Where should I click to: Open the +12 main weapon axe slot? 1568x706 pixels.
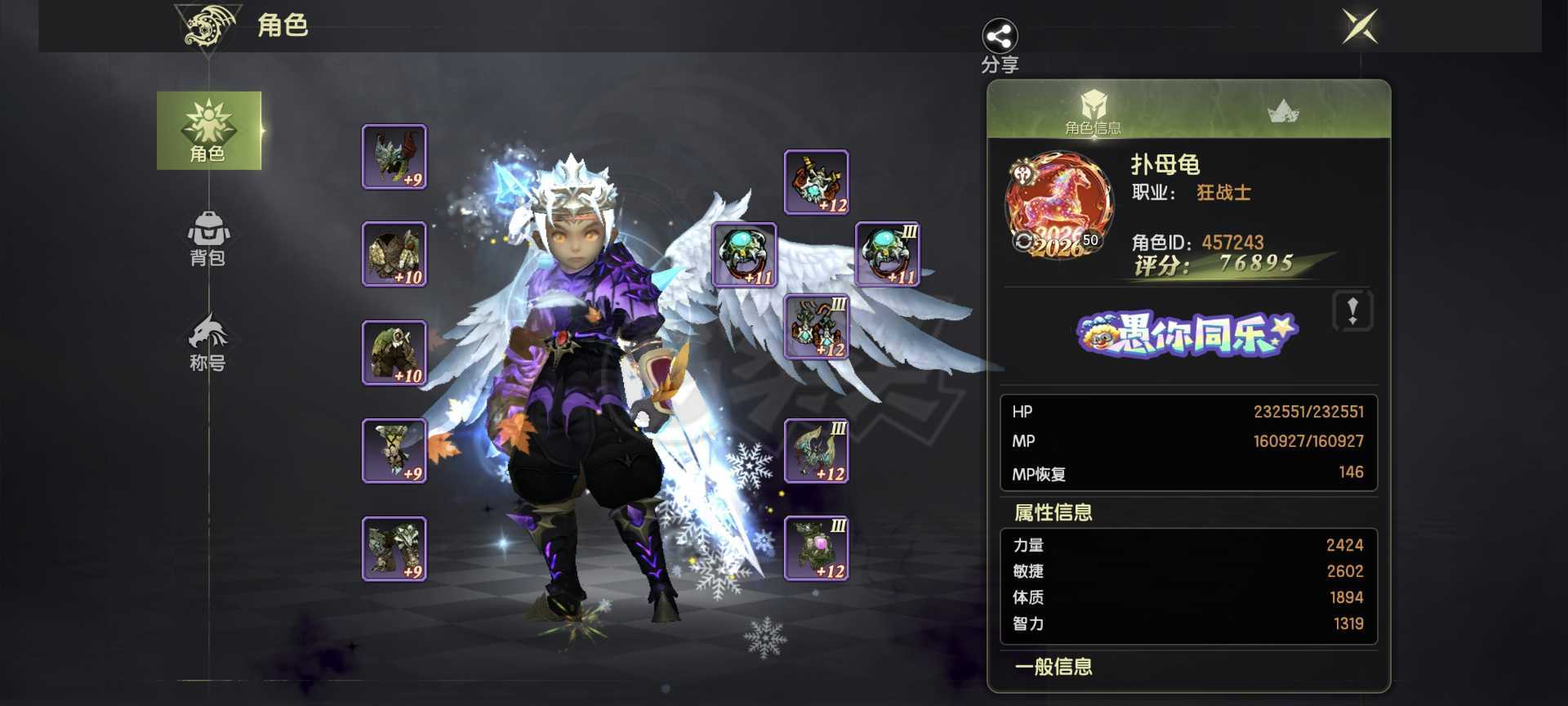[x=816, y=451]
